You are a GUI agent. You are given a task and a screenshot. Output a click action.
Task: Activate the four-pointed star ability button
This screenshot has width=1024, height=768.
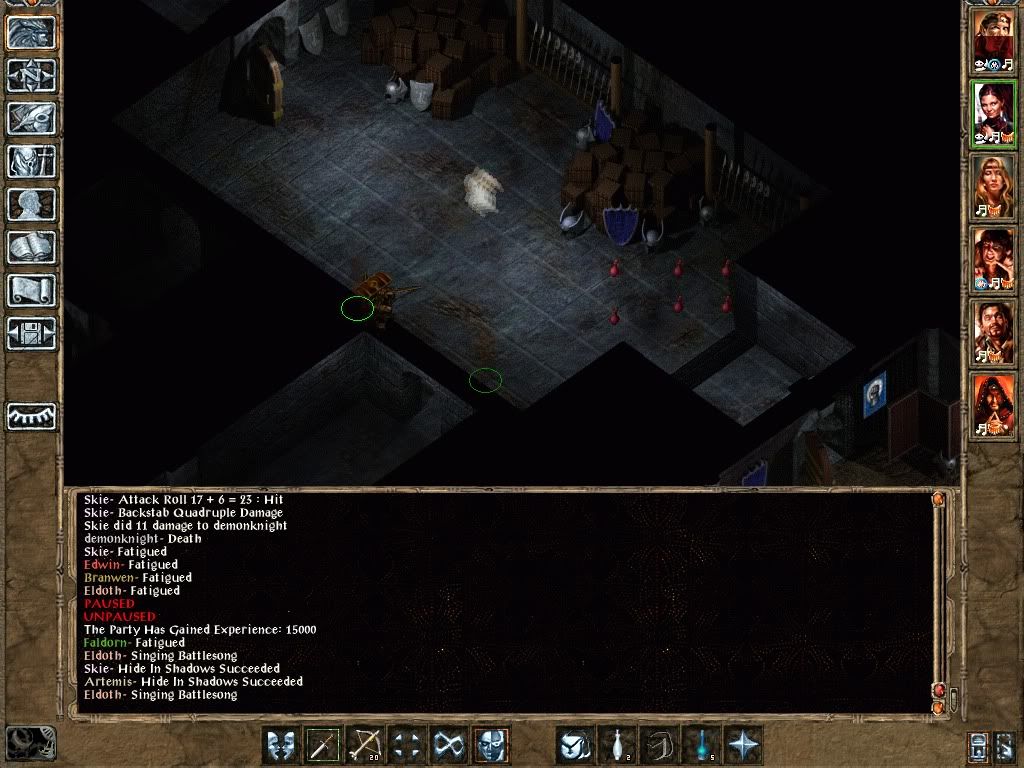tap(744, 745)
